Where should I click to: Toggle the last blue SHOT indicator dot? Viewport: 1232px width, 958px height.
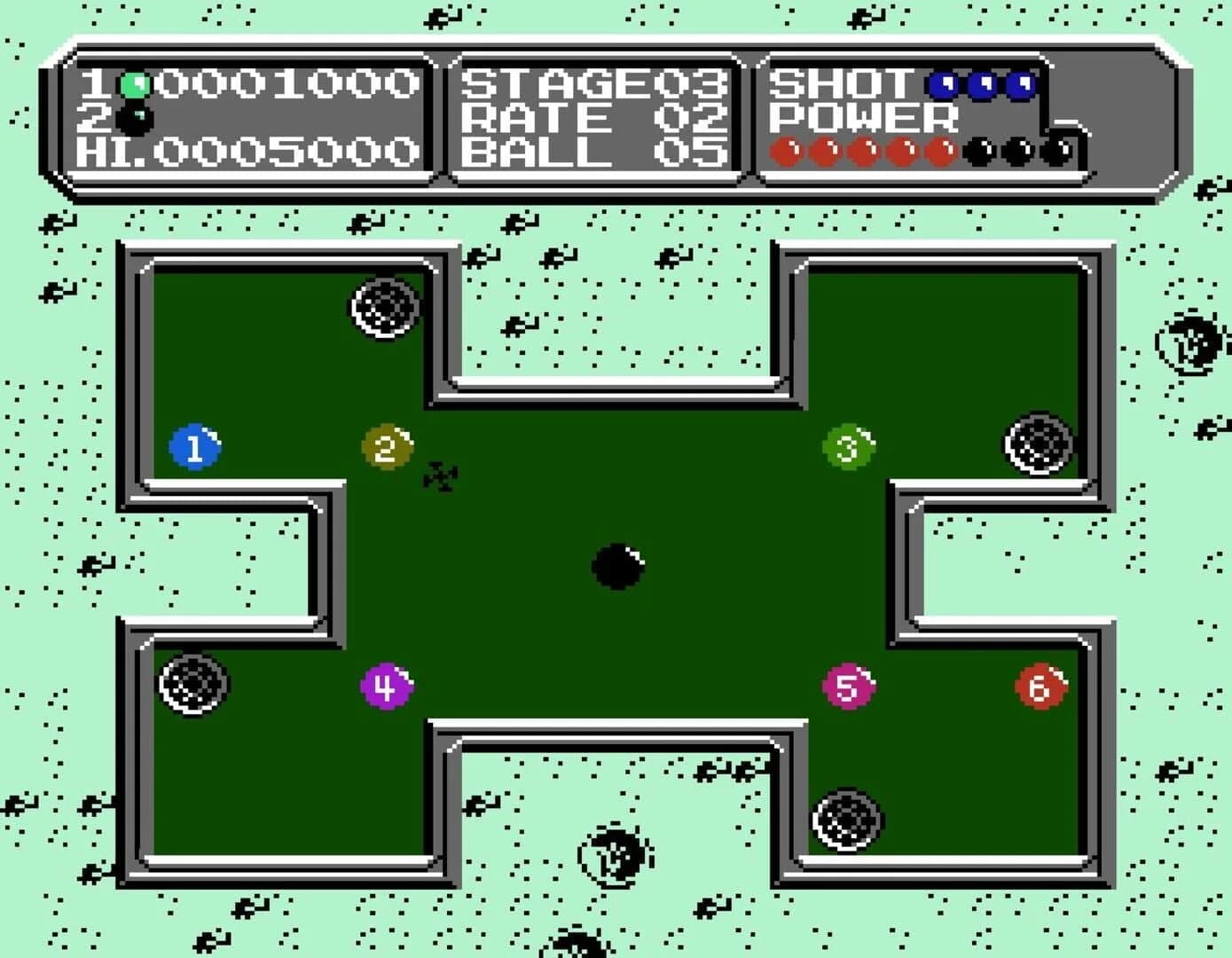pos(1022,84)
